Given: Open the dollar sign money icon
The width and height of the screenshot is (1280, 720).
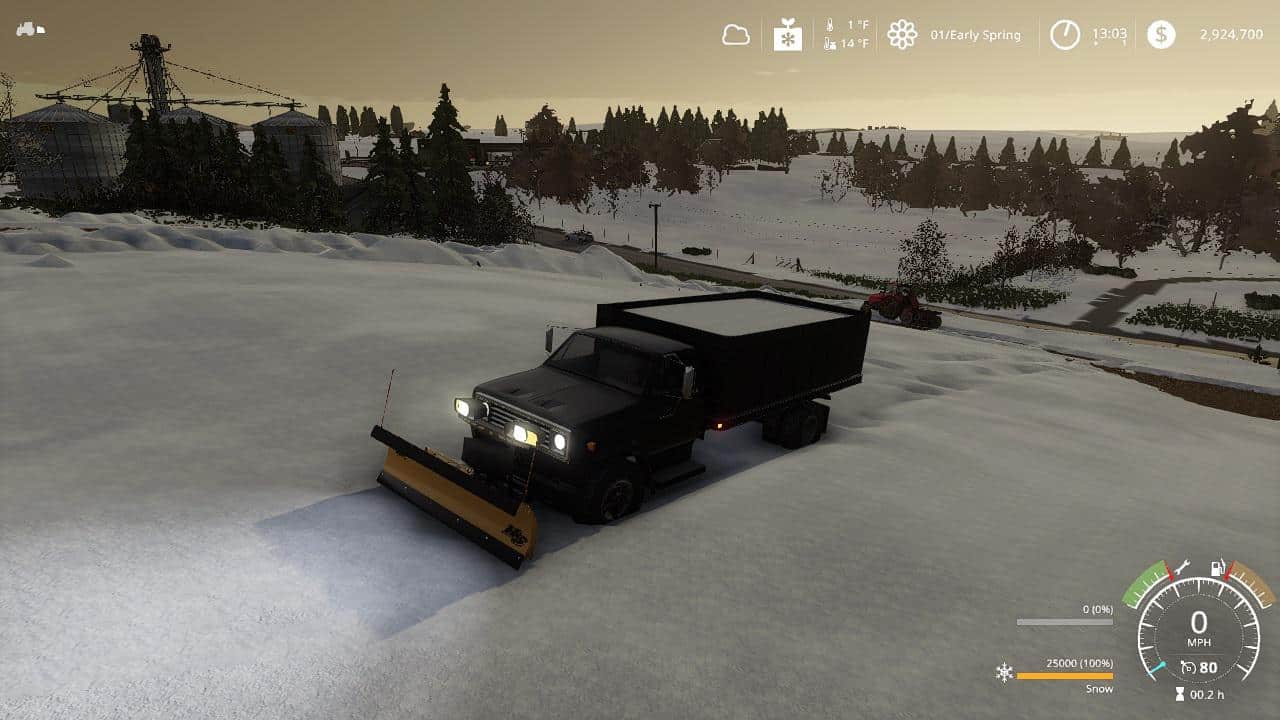Looking at the screenshot, I should (x=1161, y=35).
